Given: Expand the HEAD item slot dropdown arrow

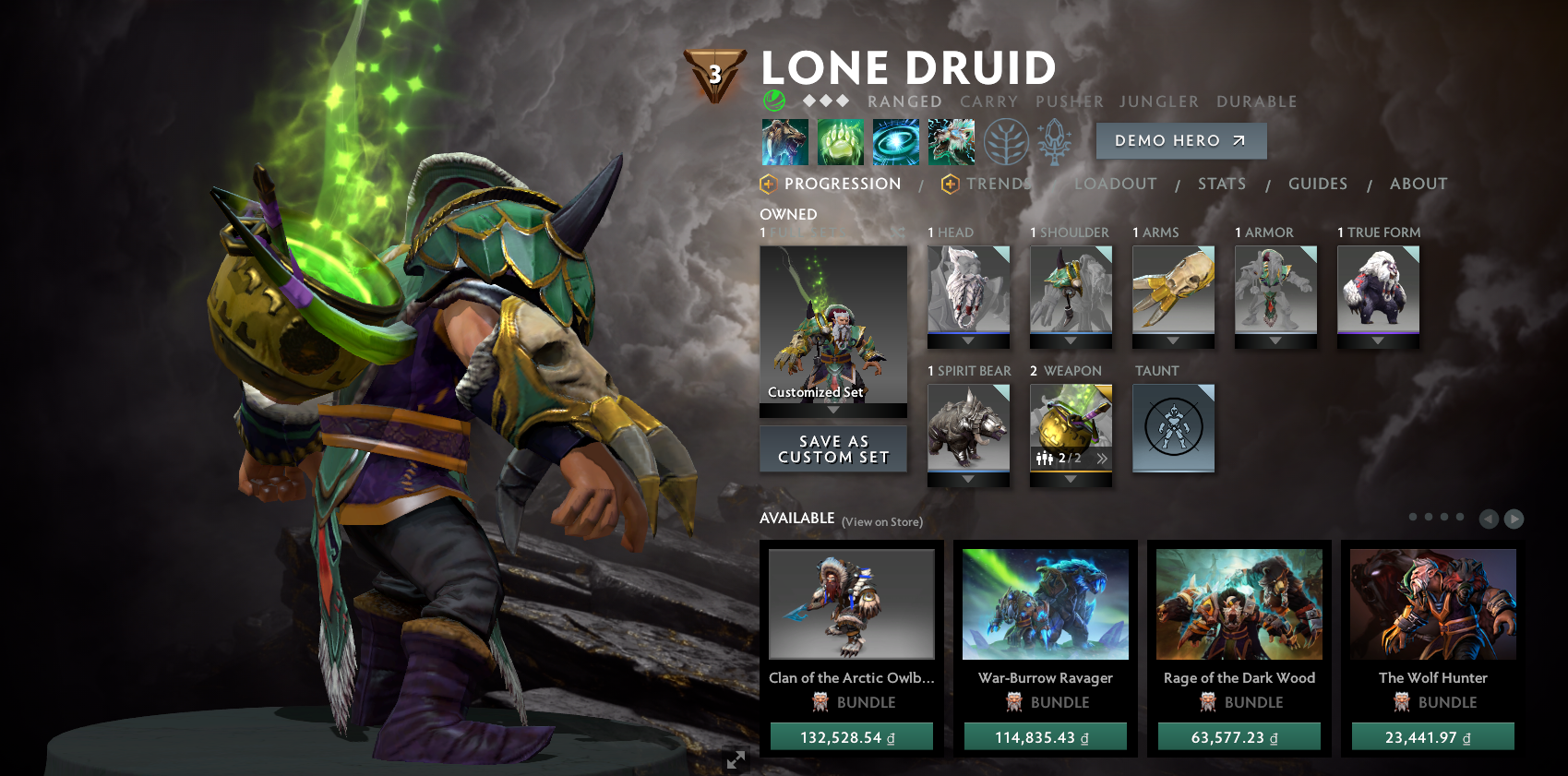Looking at the screenshot, I should (968, 340).
